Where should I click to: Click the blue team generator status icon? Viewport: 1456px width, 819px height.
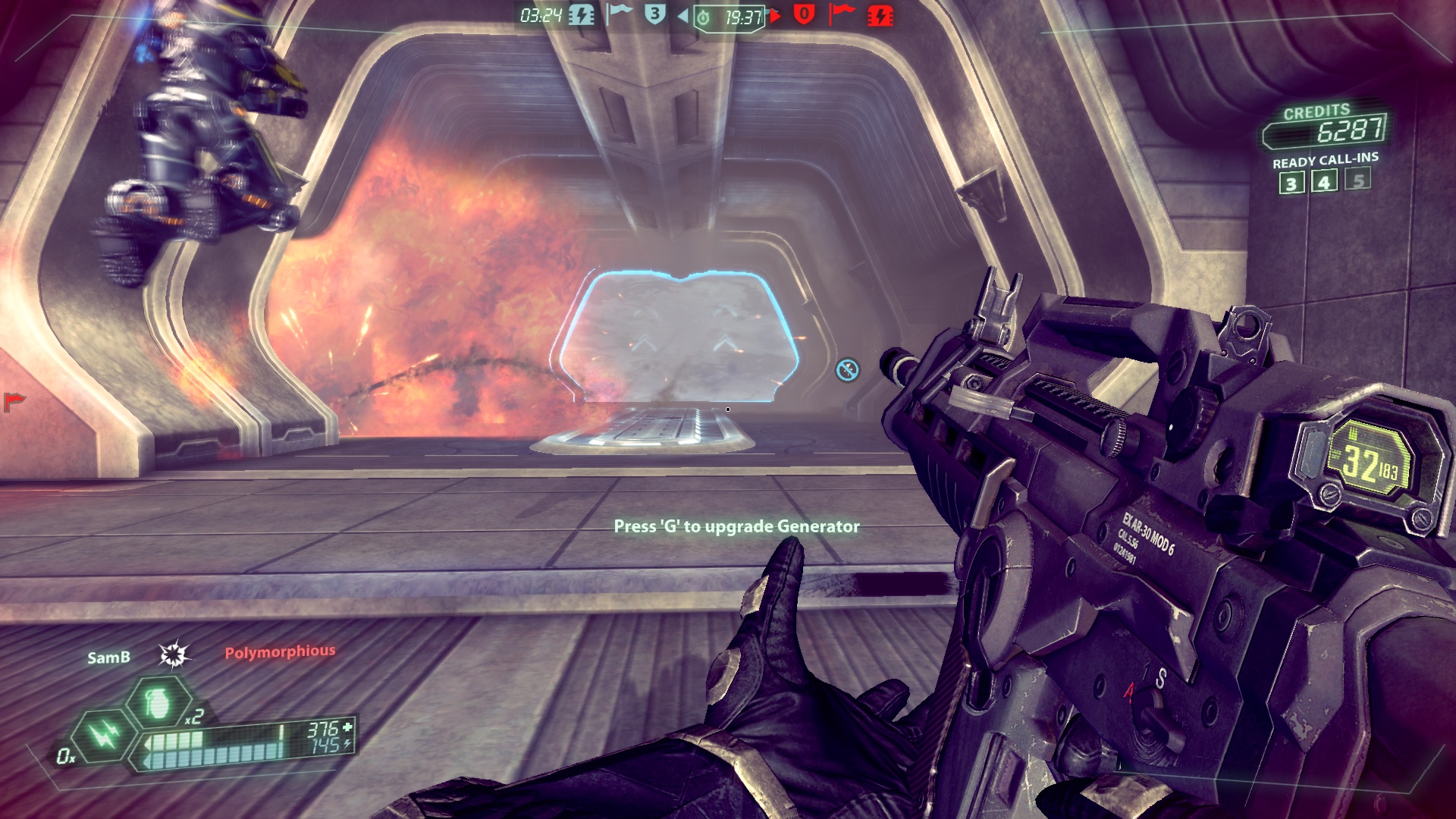(x=582, y=15)
